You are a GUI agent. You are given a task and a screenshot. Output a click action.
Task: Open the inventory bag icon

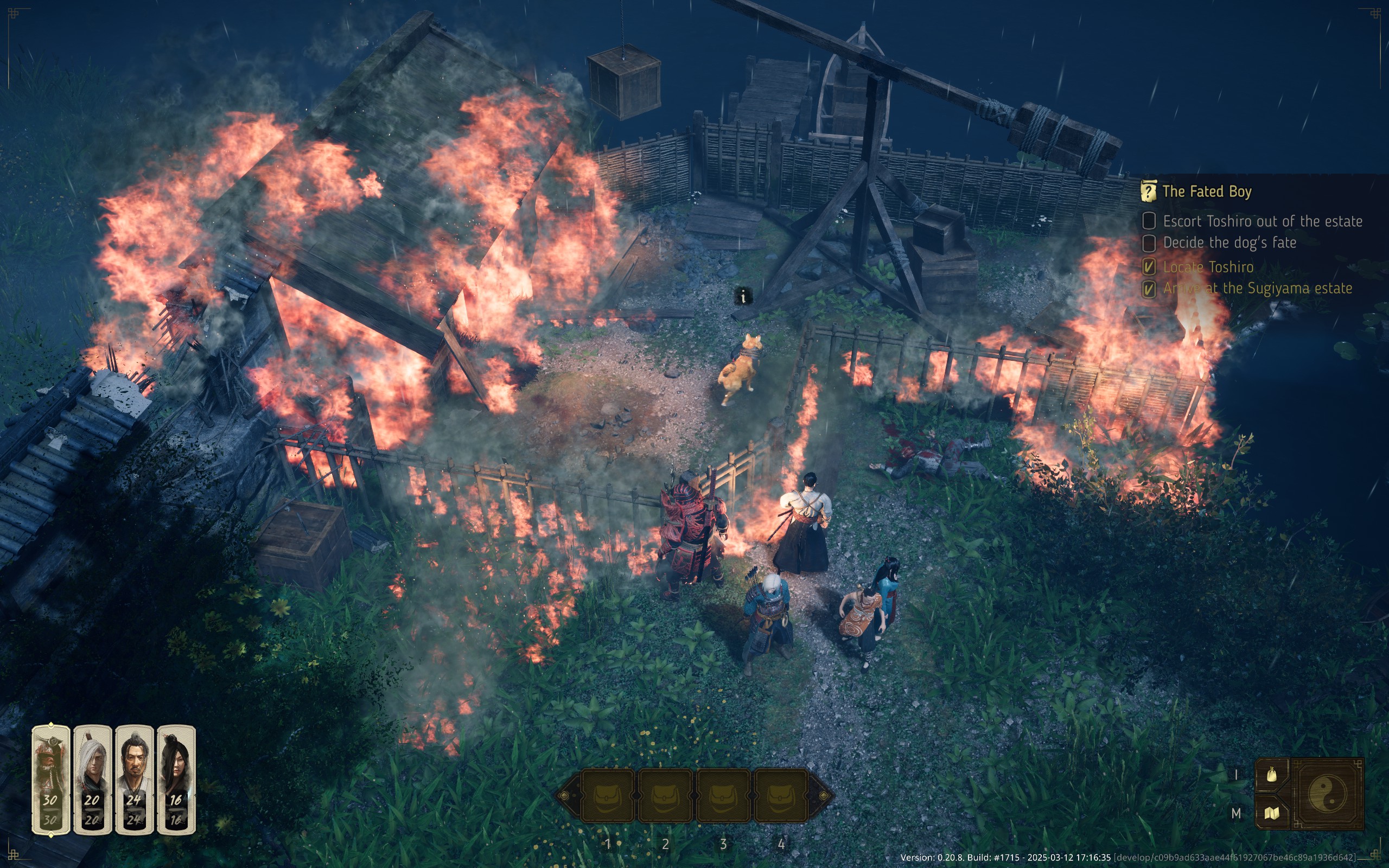pyautogui.click(x=1272, y=775)
